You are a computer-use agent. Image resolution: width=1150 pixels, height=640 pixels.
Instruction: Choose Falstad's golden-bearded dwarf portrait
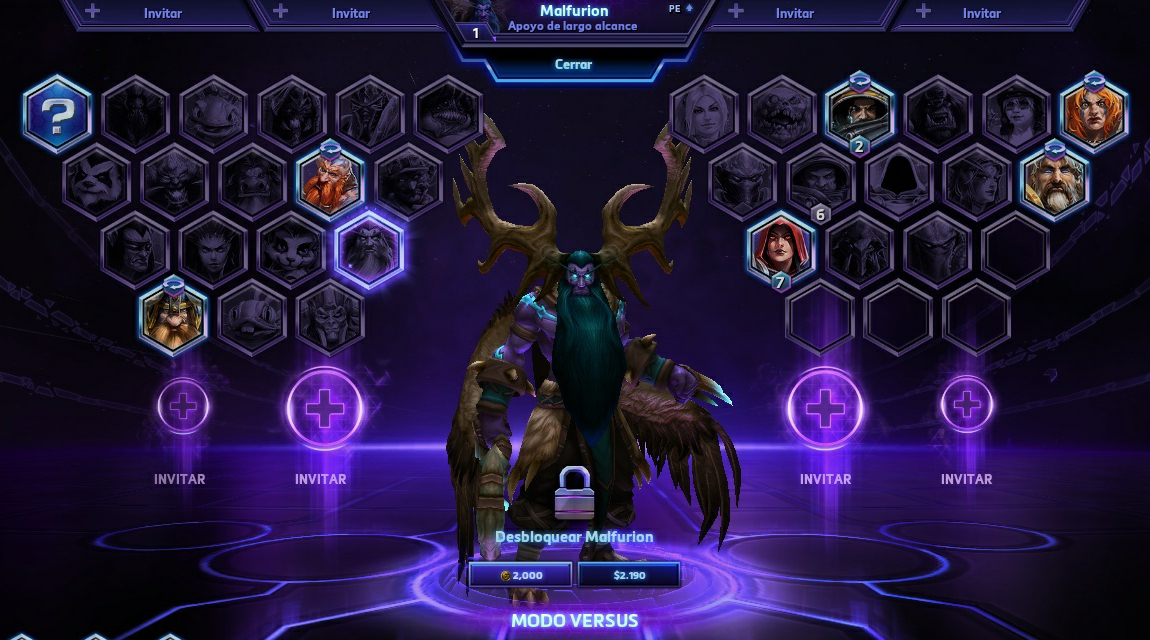(173, 317)
